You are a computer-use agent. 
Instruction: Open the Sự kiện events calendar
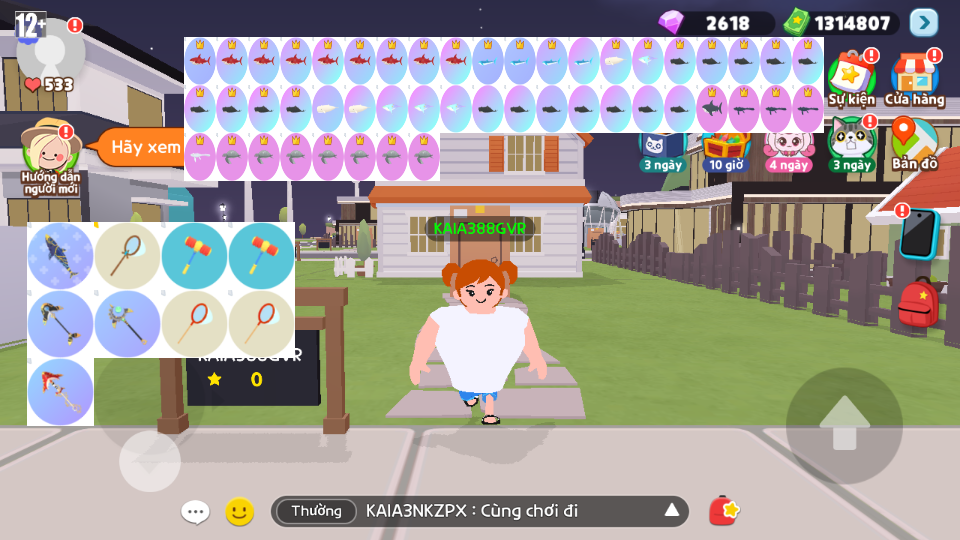pos(851,77)
